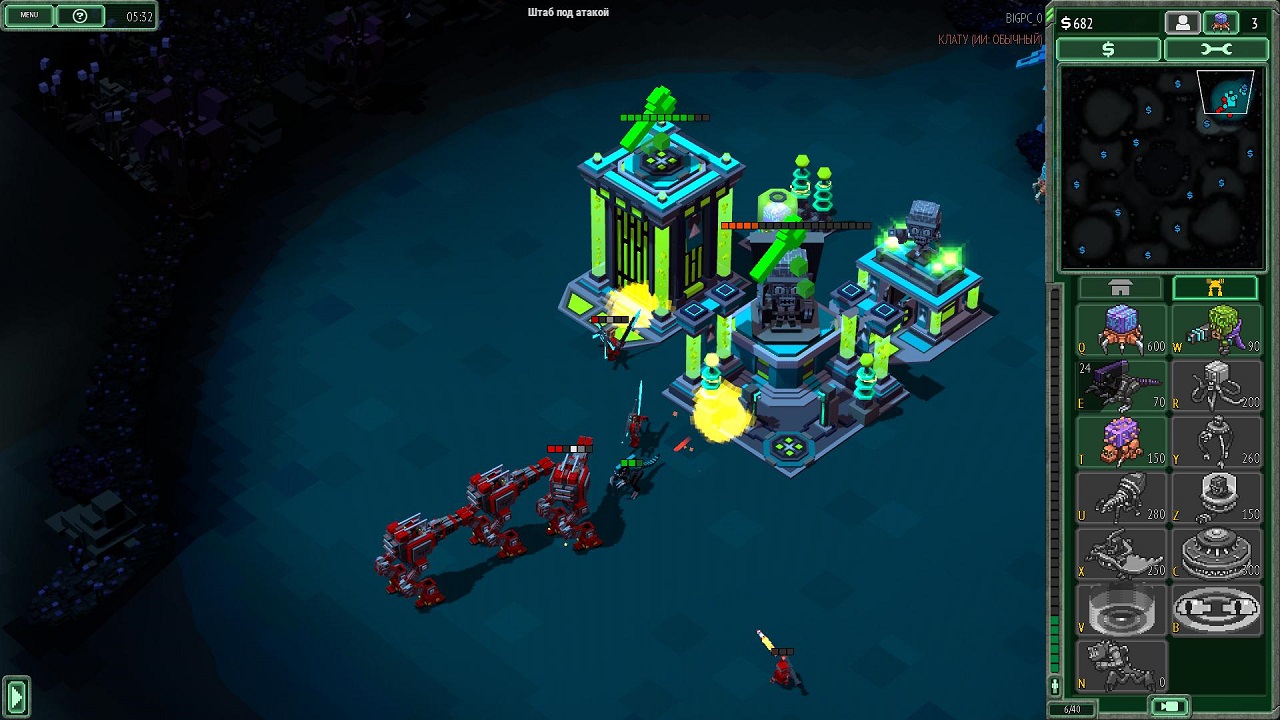The height and width of the screenshot is (720, 1280).
Task: Choose the greyed drill bug unit costing 280
Action: tap(1121, 498)
